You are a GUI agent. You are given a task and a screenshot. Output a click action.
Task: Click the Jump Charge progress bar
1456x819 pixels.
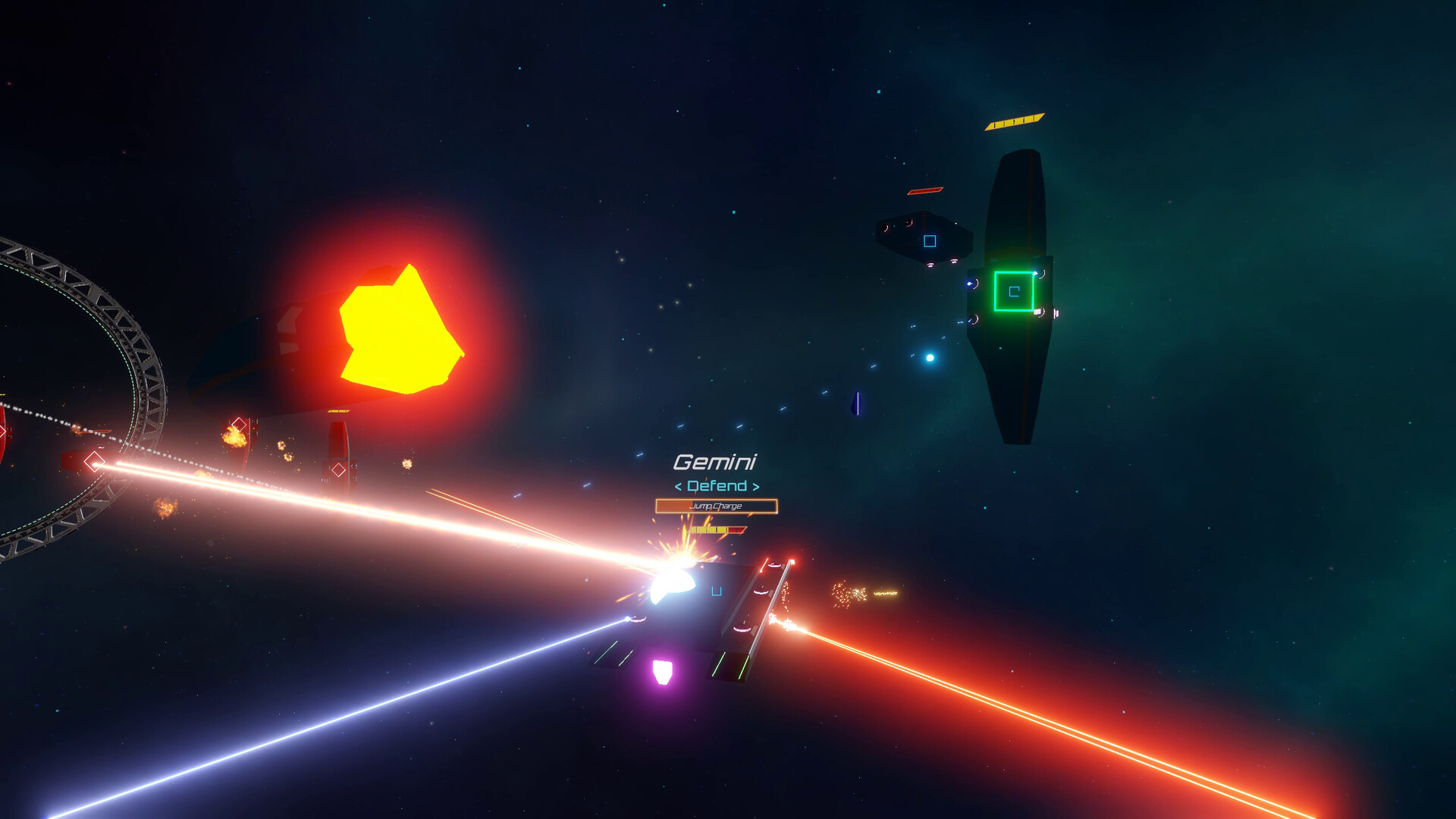click(x=717, y=506)
